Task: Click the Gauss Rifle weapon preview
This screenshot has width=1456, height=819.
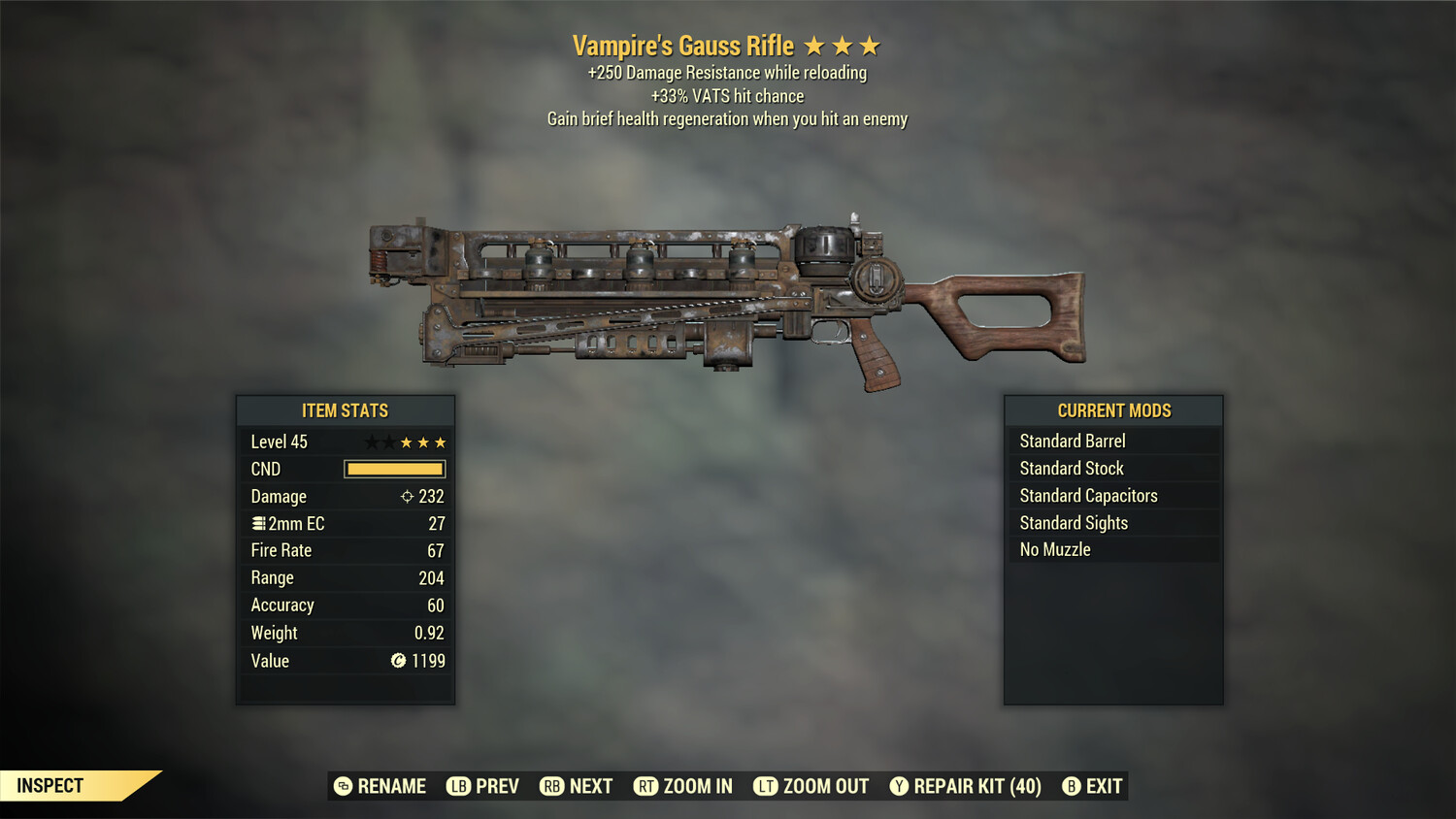Action: tap(728, 291)
